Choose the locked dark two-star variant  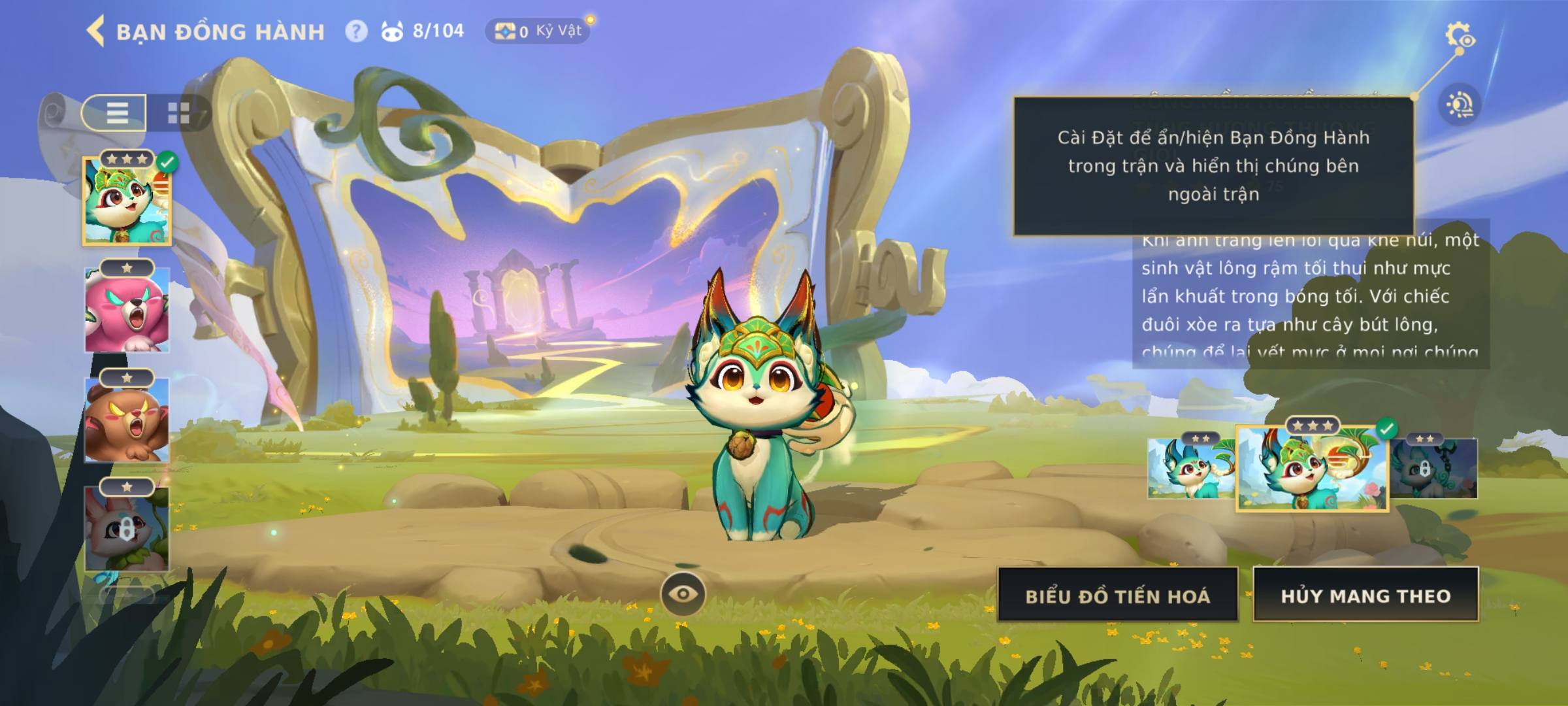1435,468
